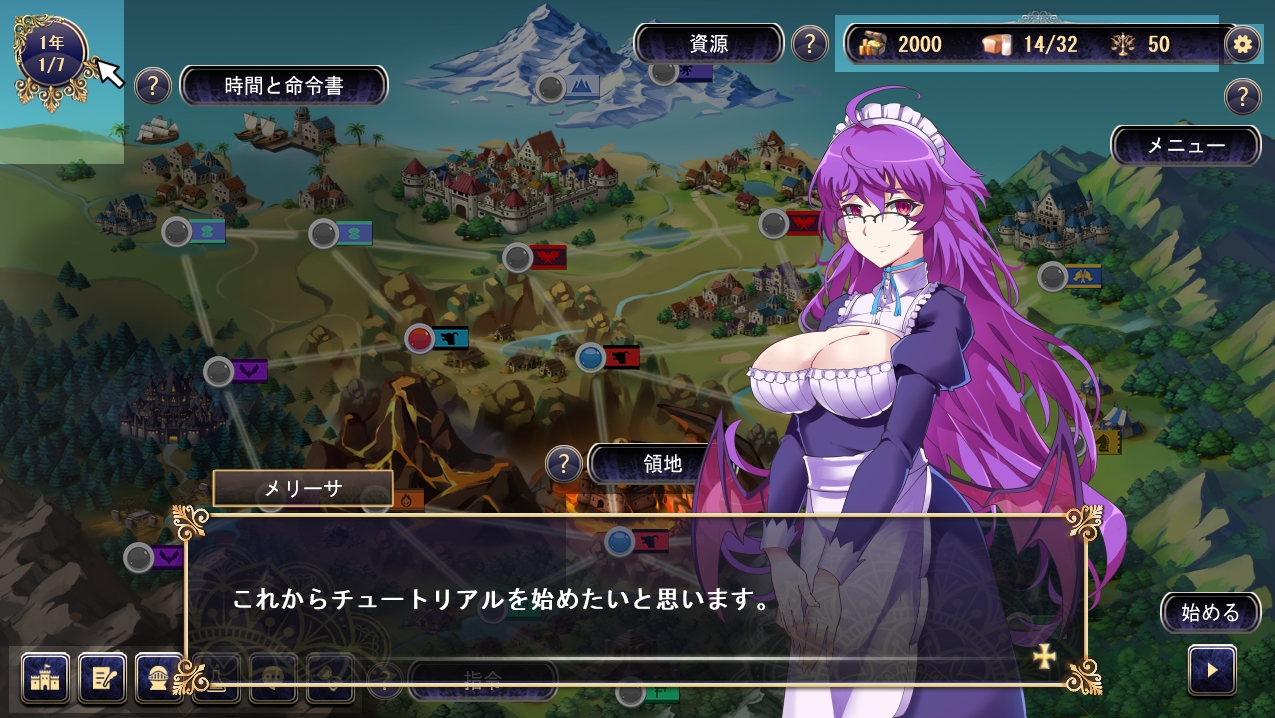Image resolution: width=1275 pixels, height=718 pixels.
Task: Select the knight helmet icon
Action: pos(158,677)
